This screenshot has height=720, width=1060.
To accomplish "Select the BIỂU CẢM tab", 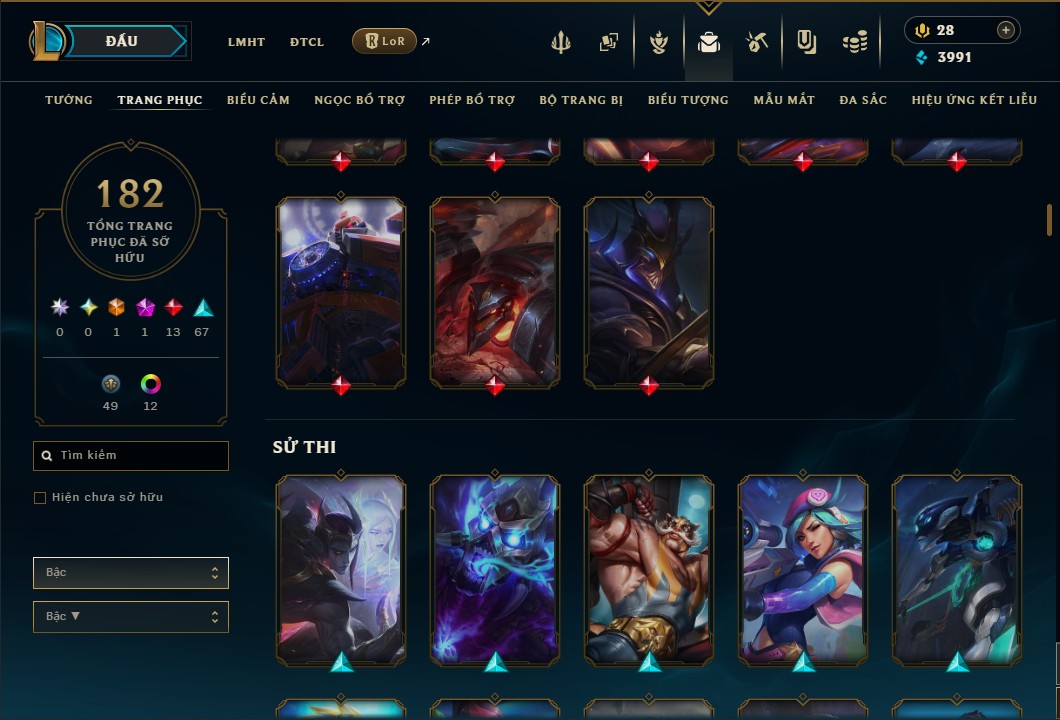I will (x=258, y=100).
